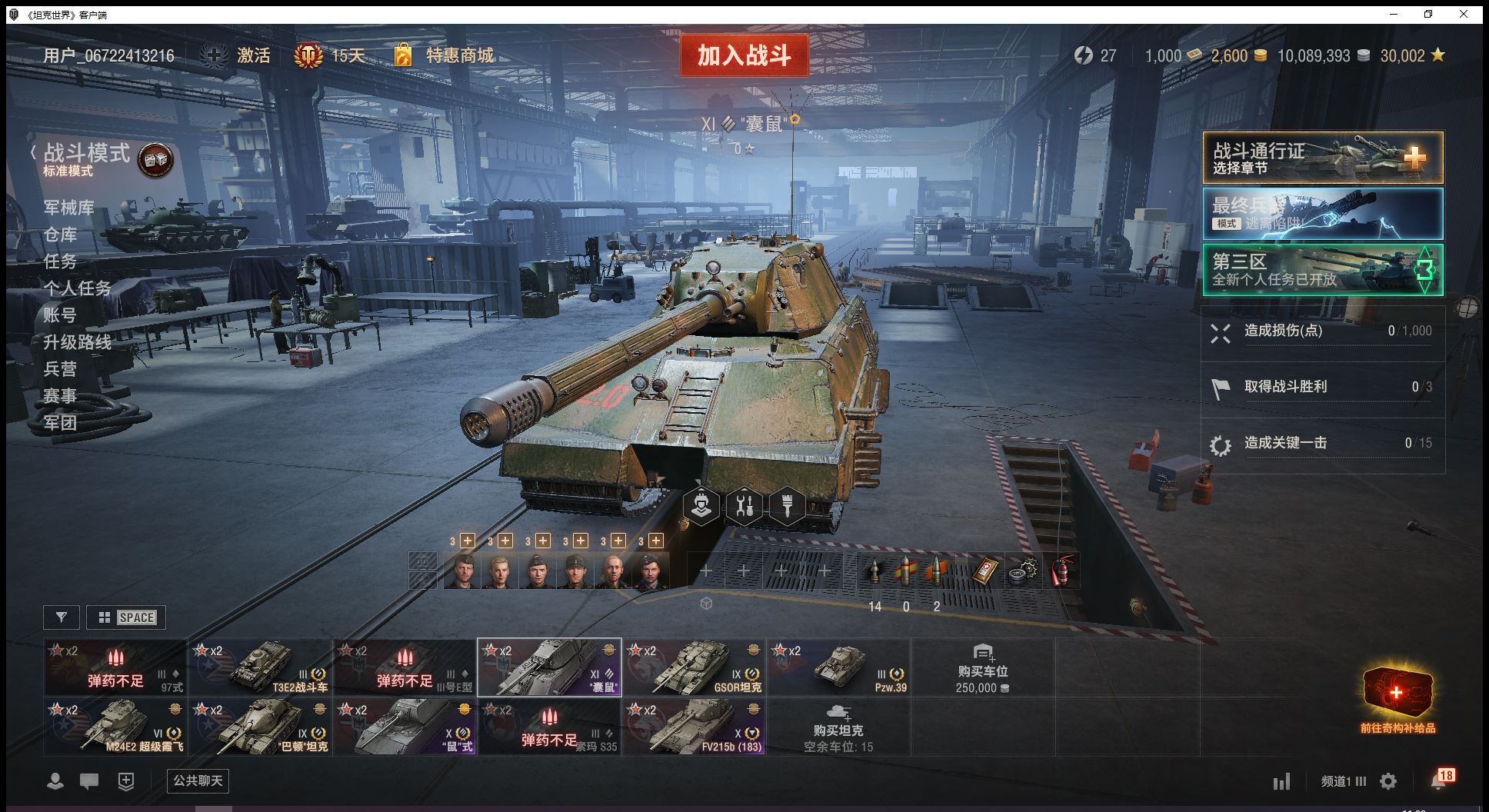This screenshot has height=812, width=1489.
Task: Open the 公共聊天 public chat
Action: (198, 781)
